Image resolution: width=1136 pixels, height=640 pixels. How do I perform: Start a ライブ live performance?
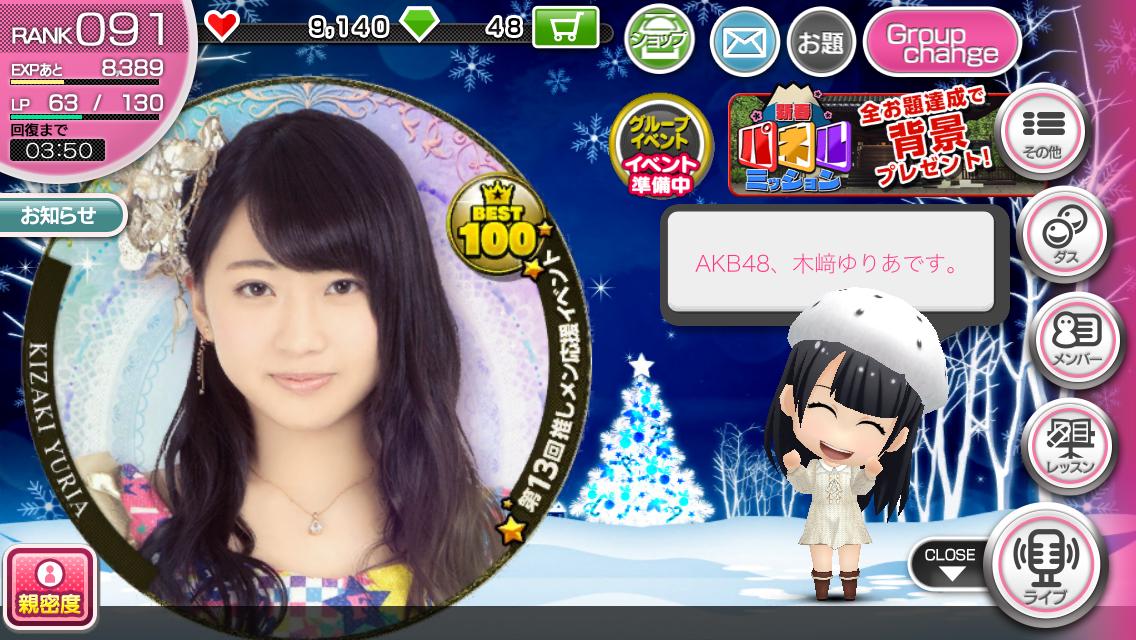tap(1046, 564)
